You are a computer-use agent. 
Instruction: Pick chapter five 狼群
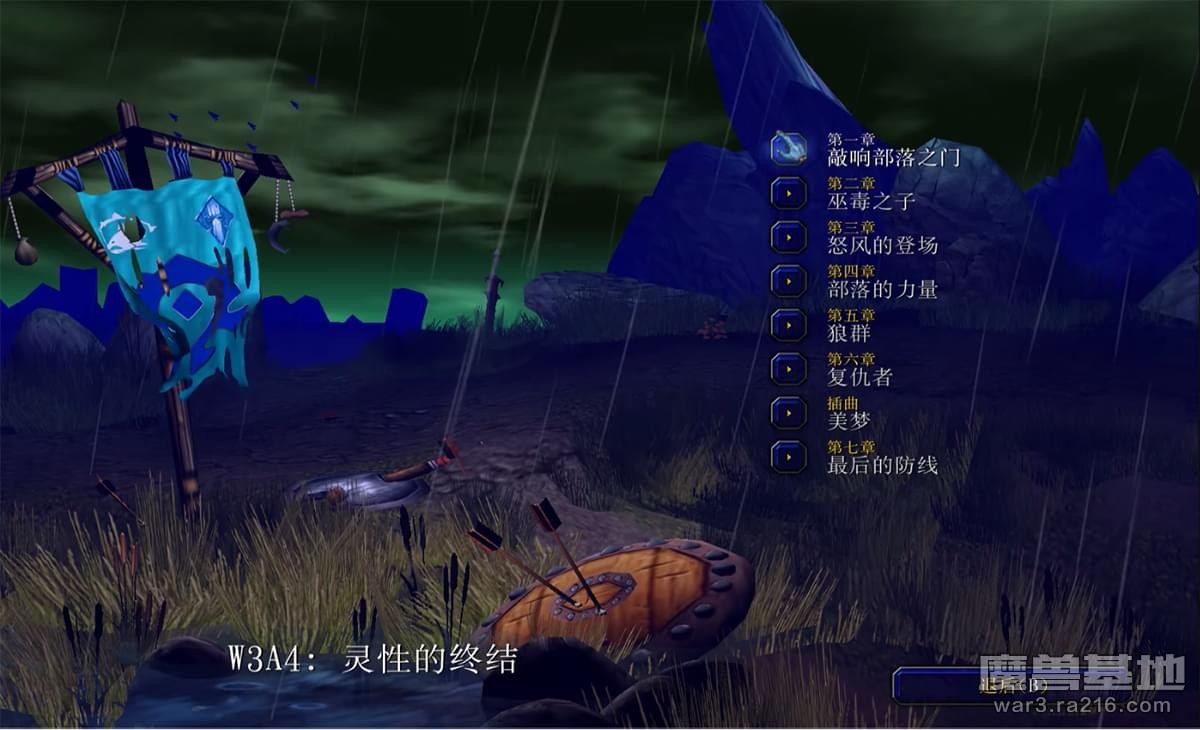click(x=789, y=325)
